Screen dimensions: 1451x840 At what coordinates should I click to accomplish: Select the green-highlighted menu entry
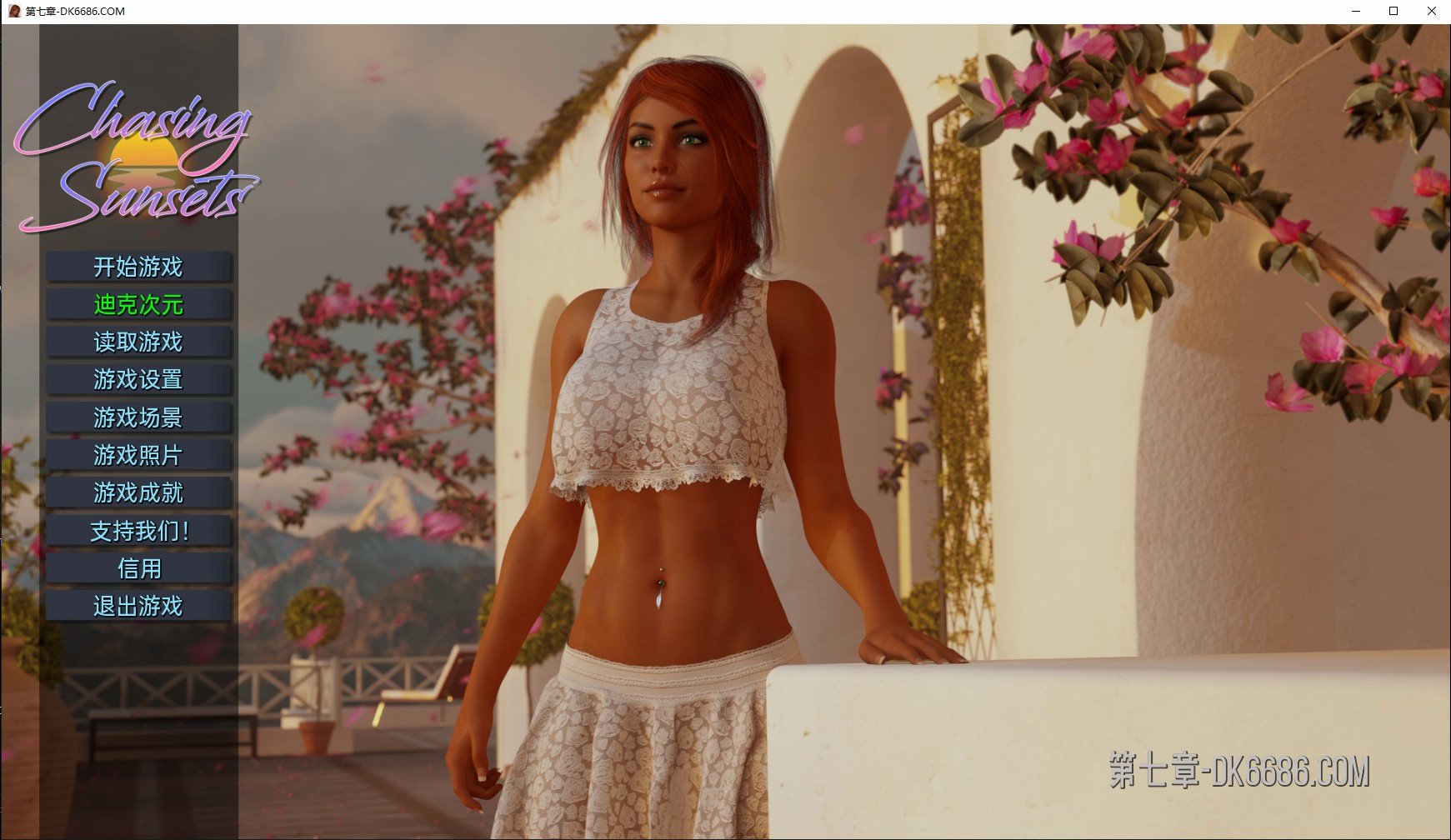pyautogui.click(x=138, y=305)
